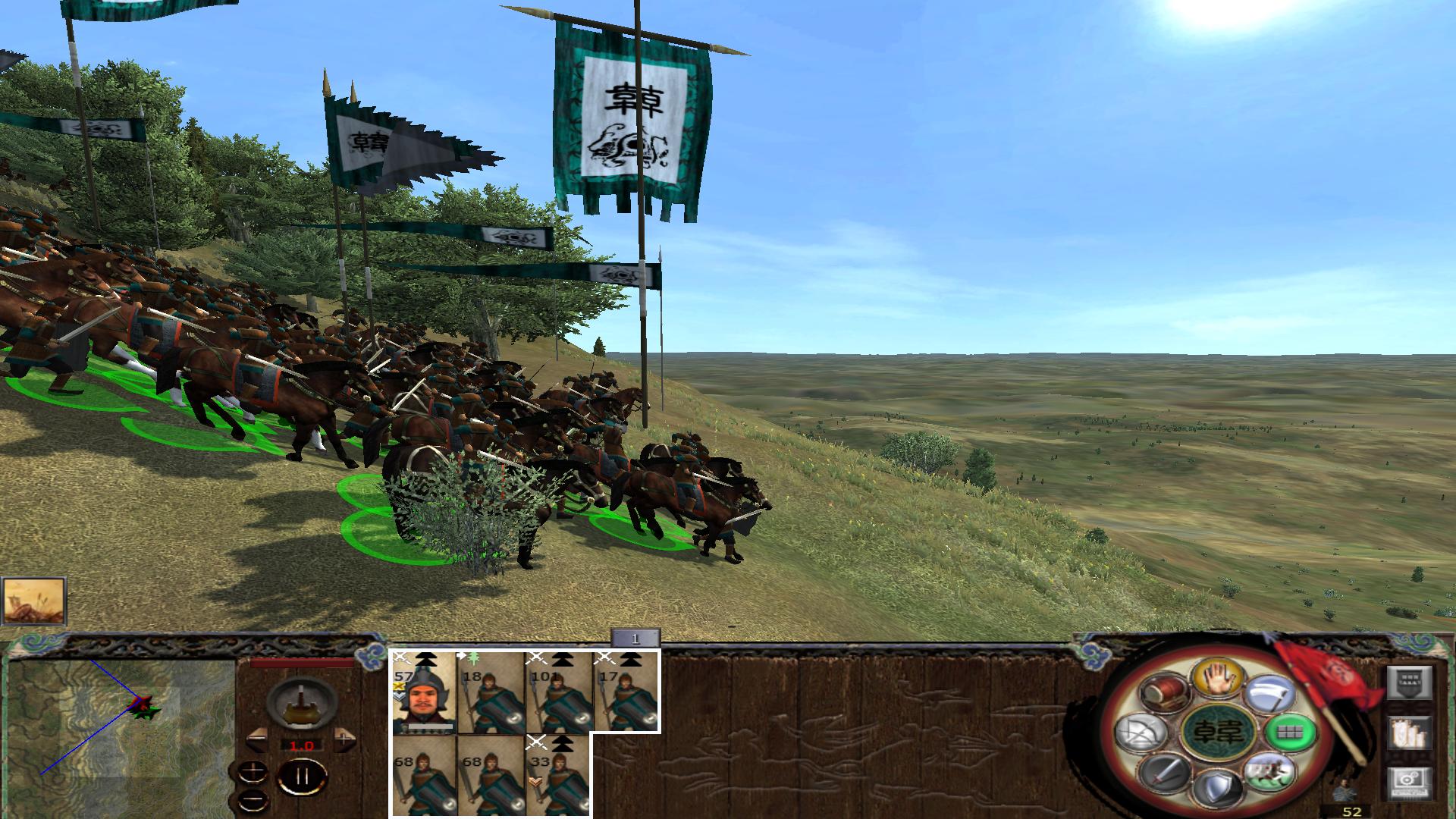The image size is (1456, 819).
Task: Pause the battle with the pause button
Action: tap(302, 776)
